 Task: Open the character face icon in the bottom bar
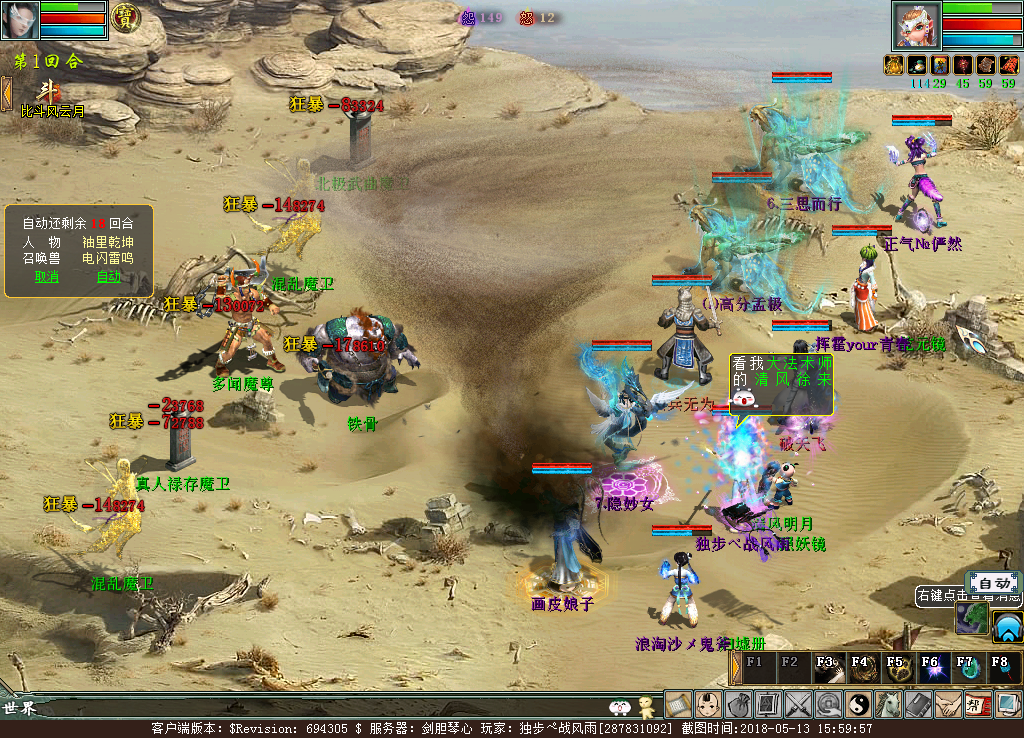(708, 705)
